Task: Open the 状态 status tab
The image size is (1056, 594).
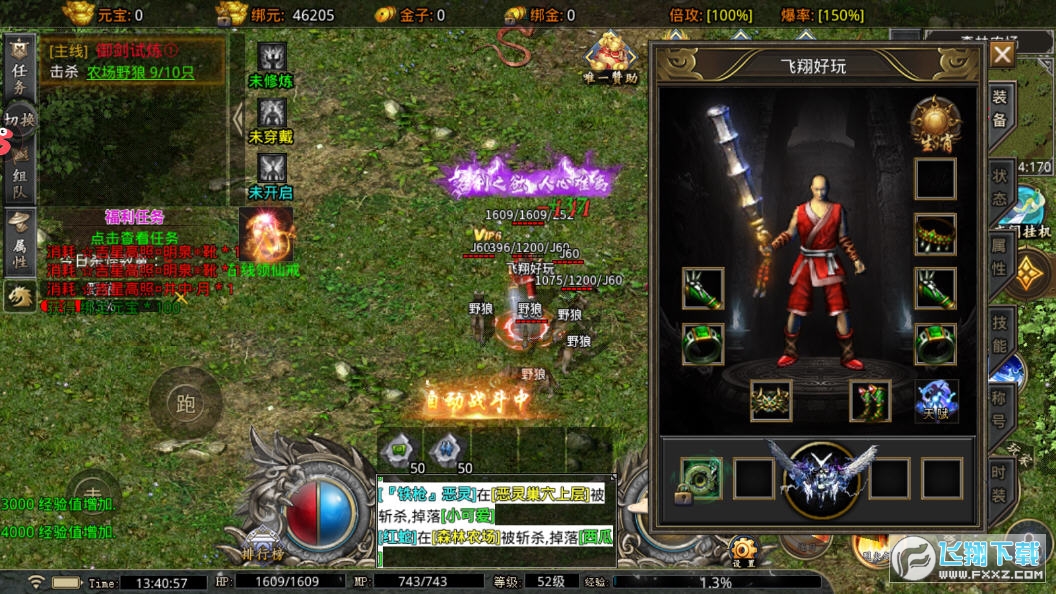Action: coord(999,186)
